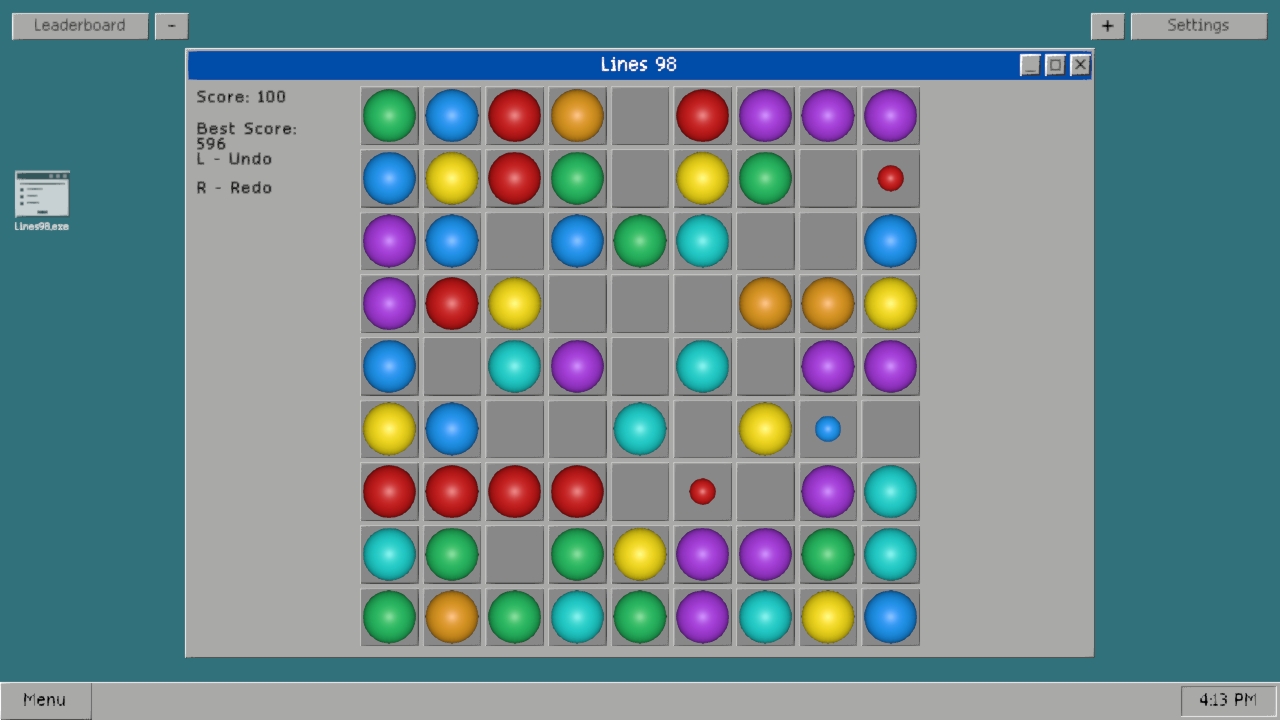Select the lone green ball in the third row
Screen dimensions: 1280x720
pyautogui.click(x=640, y=241)
